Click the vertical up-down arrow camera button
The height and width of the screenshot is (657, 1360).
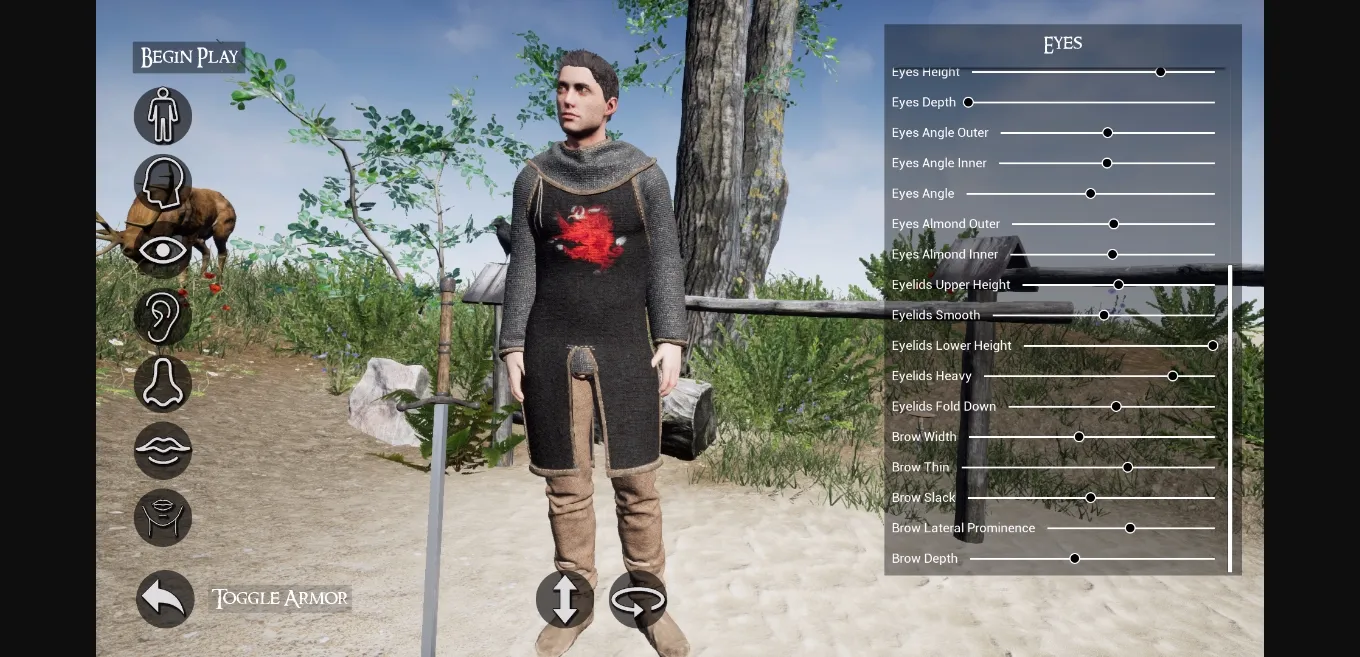(x=565, y=600)
